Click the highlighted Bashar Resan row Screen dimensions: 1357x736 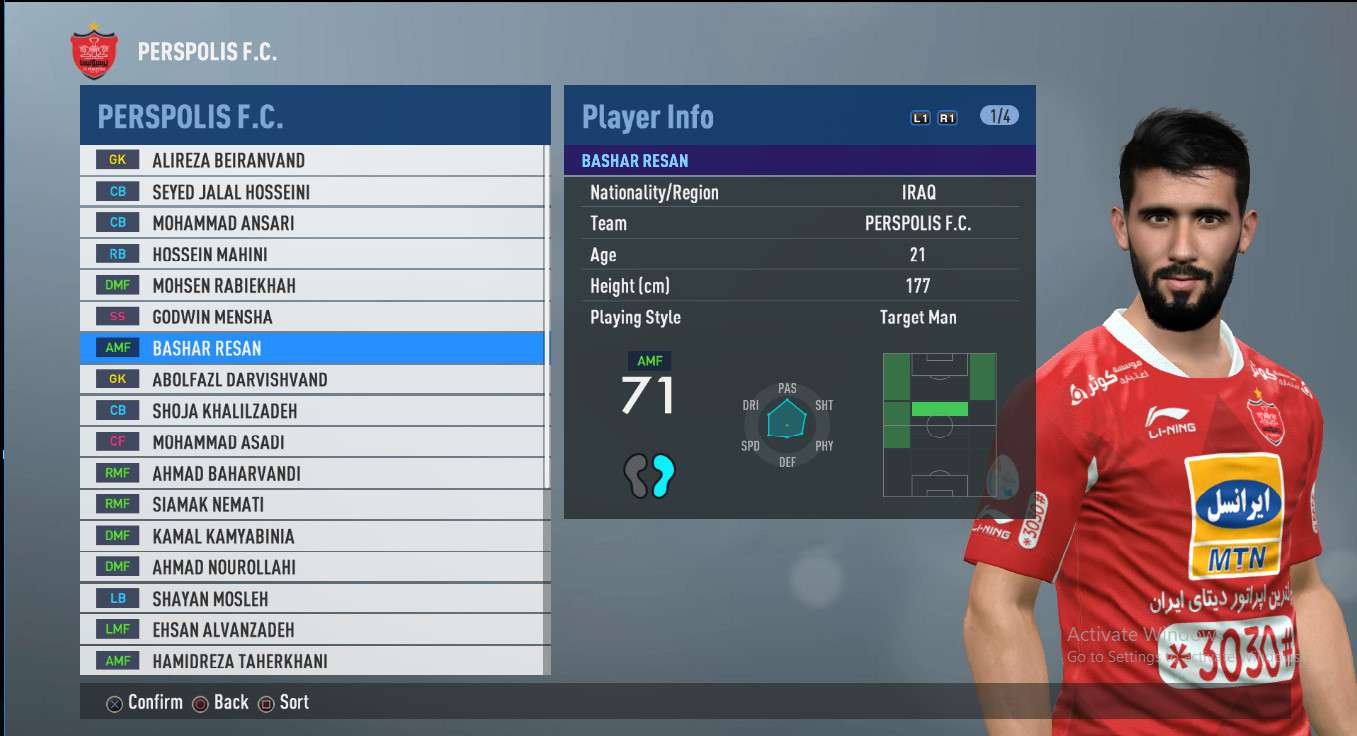[207, 348]
